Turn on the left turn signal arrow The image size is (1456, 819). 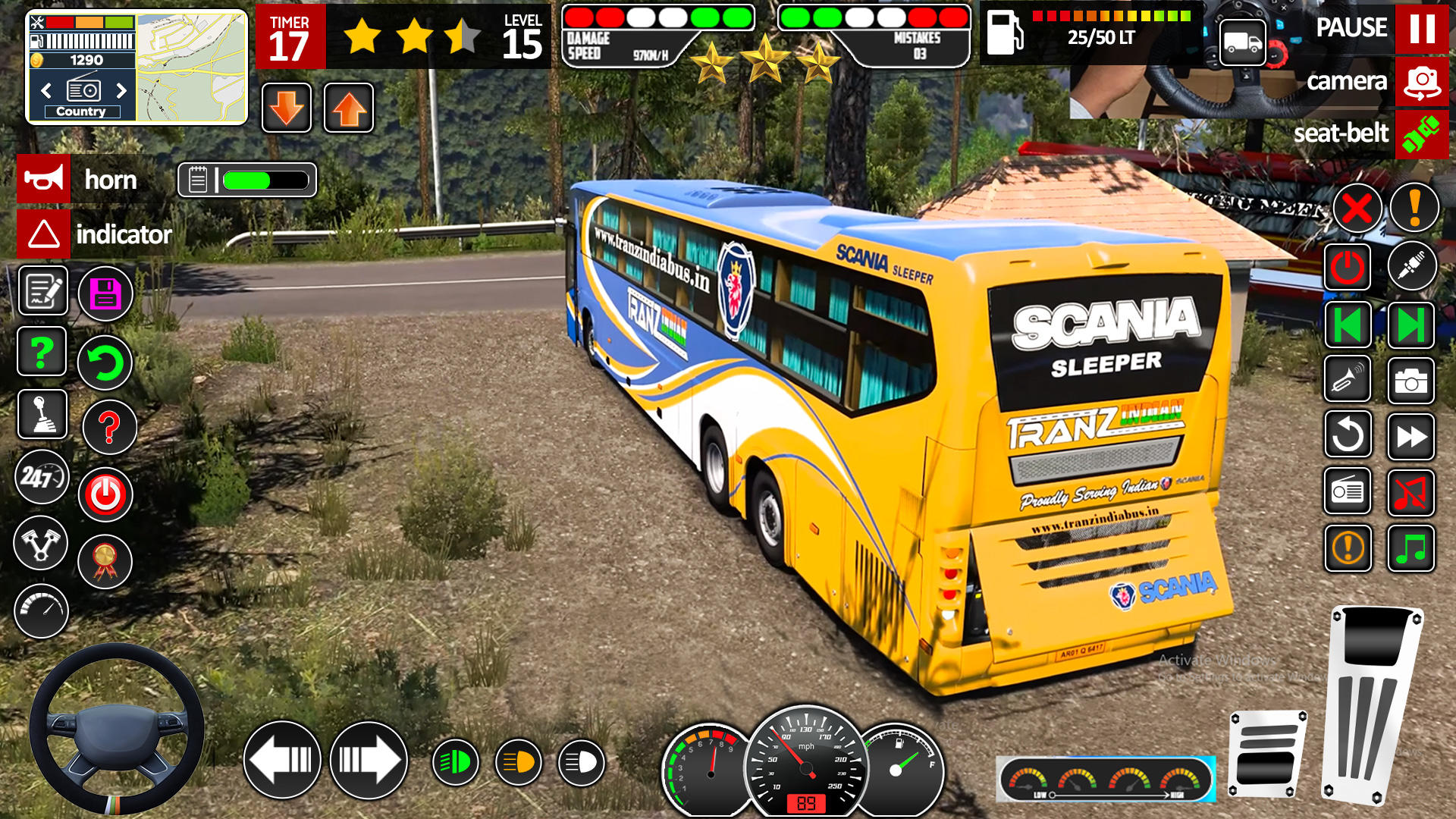[x=282, y=760]
